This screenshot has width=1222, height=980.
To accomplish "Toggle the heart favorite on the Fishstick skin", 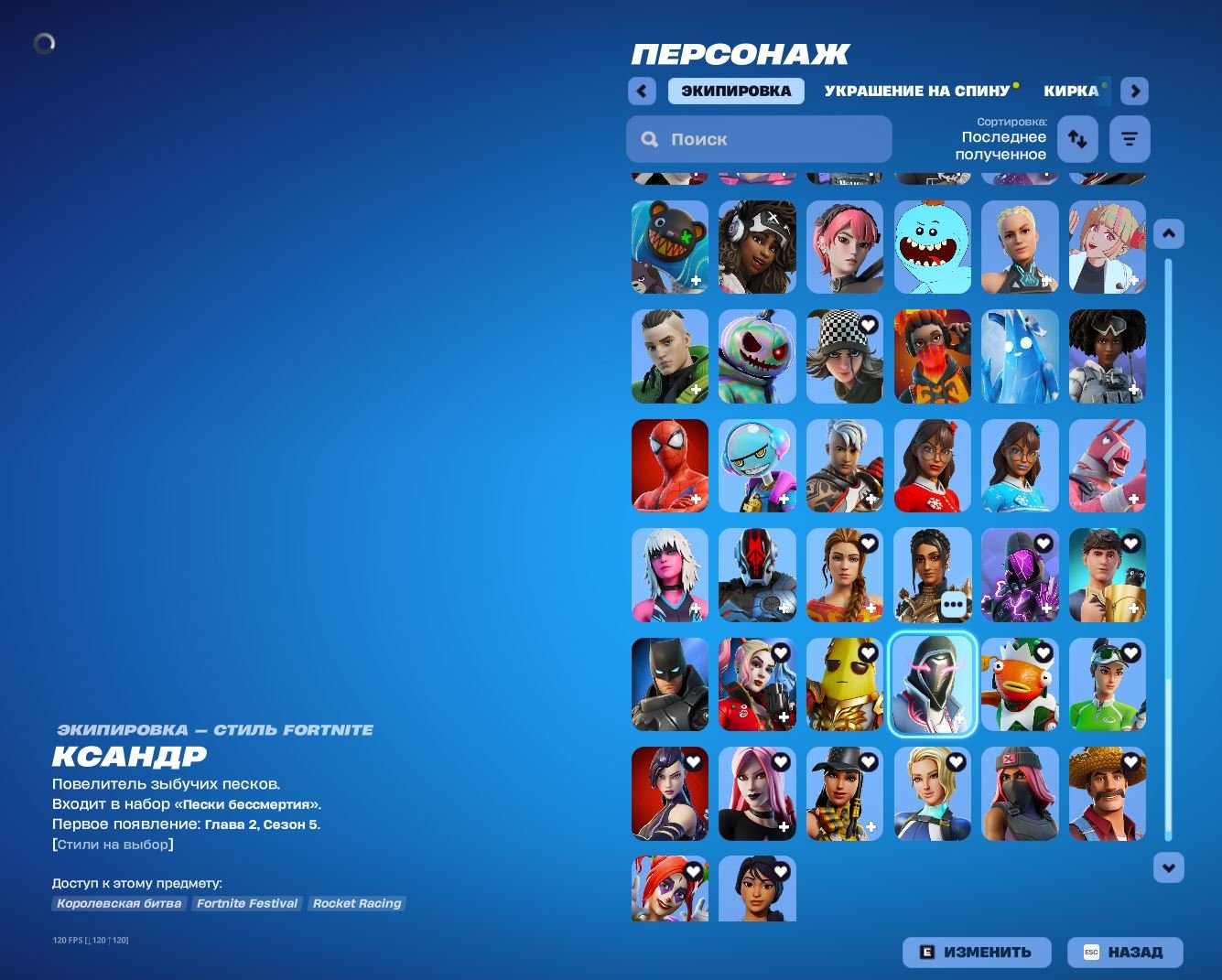I will (x=1043, y=652).
